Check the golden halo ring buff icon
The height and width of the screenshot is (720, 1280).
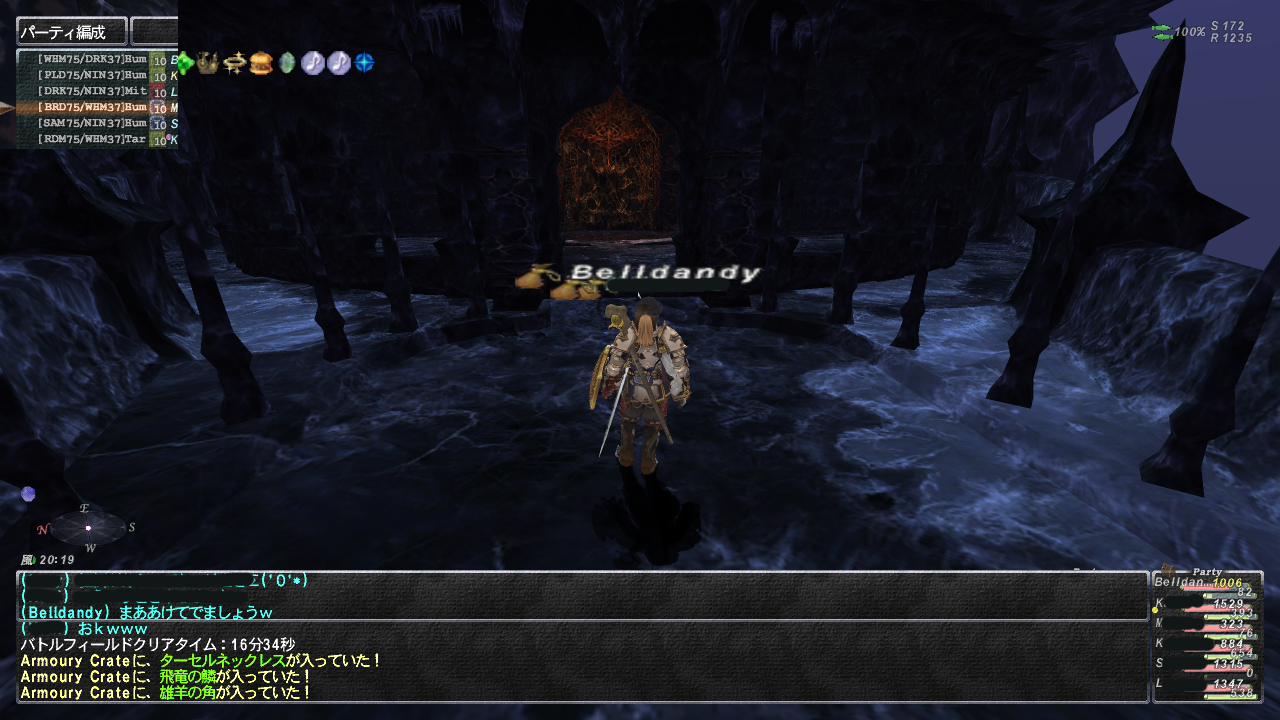(x=235, y=63)
